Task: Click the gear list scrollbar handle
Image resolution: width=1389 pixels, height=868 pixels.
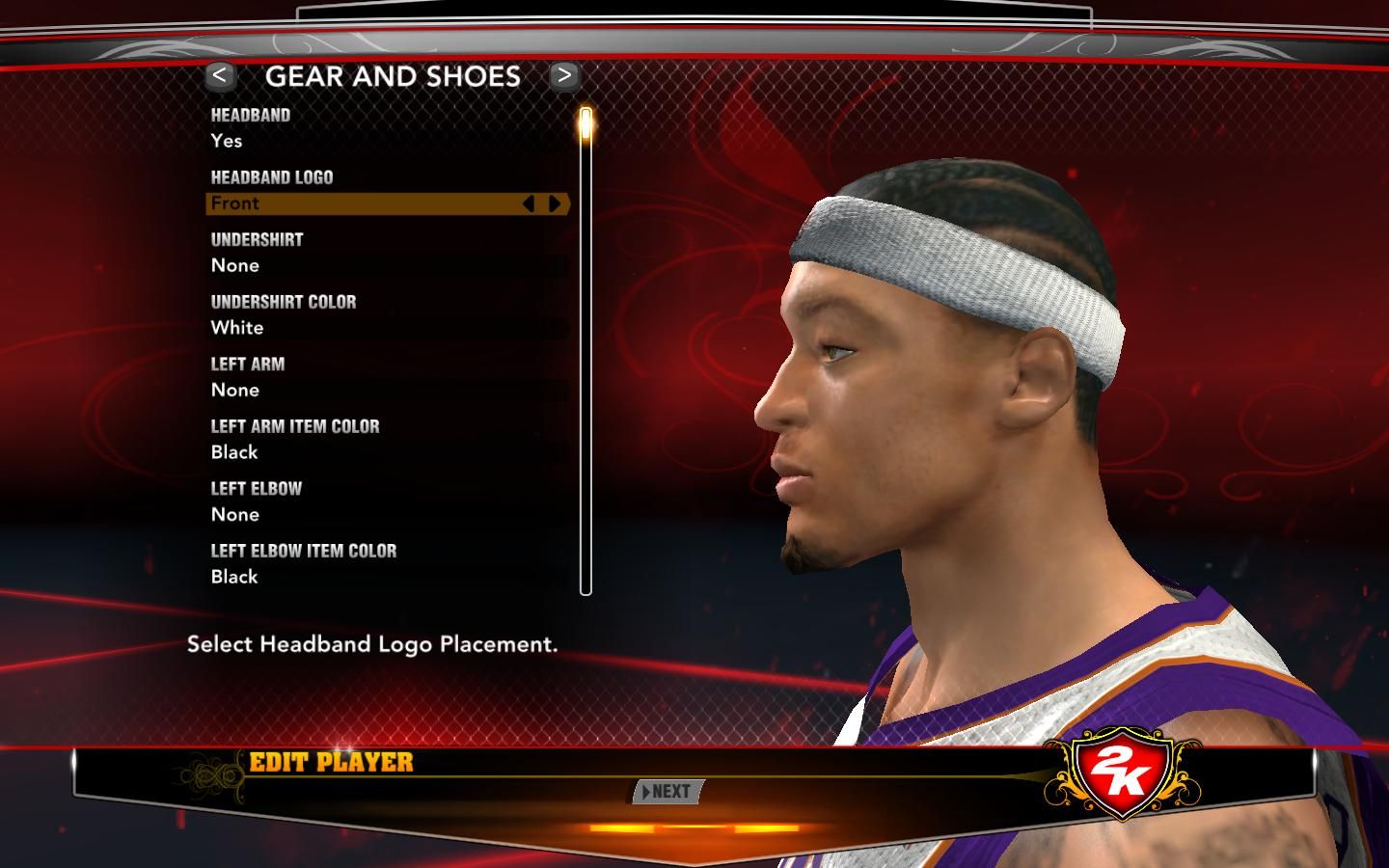Action: pos(586,126)
